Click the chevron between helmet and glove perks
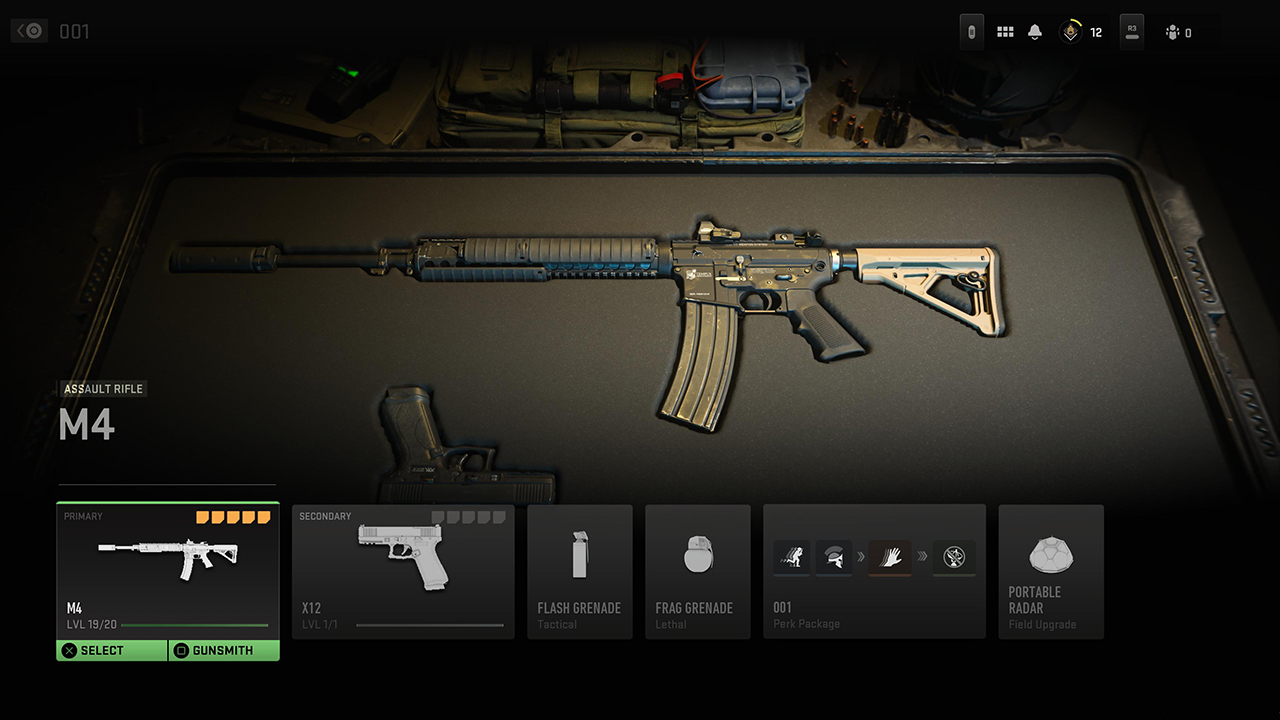 point(862,558)
